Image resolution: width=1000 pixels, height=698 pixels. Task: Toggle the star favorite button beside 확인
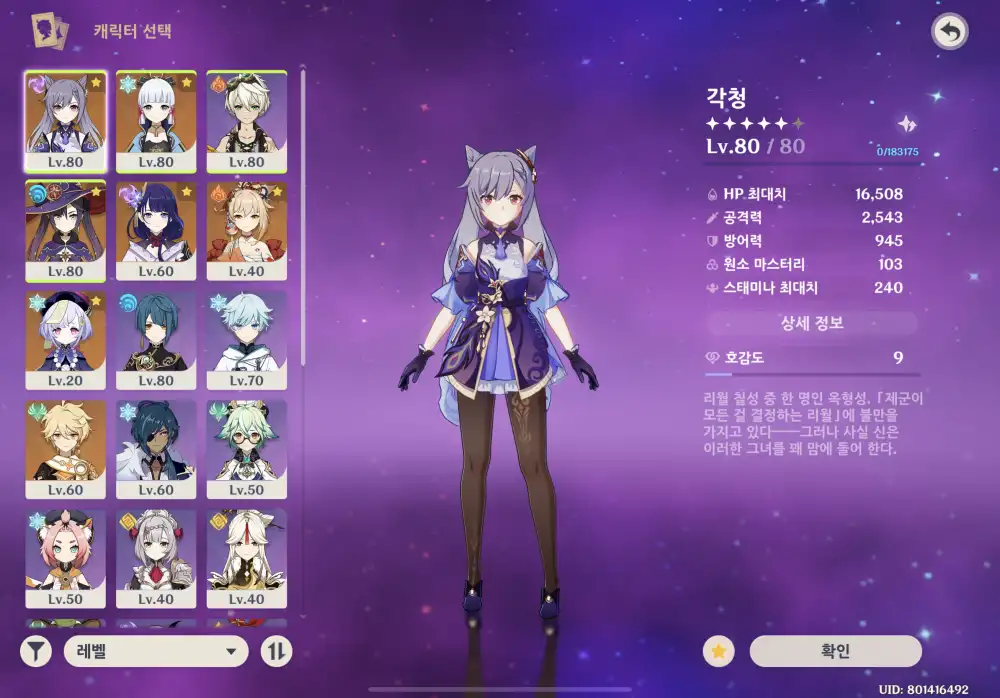(718, 651)
